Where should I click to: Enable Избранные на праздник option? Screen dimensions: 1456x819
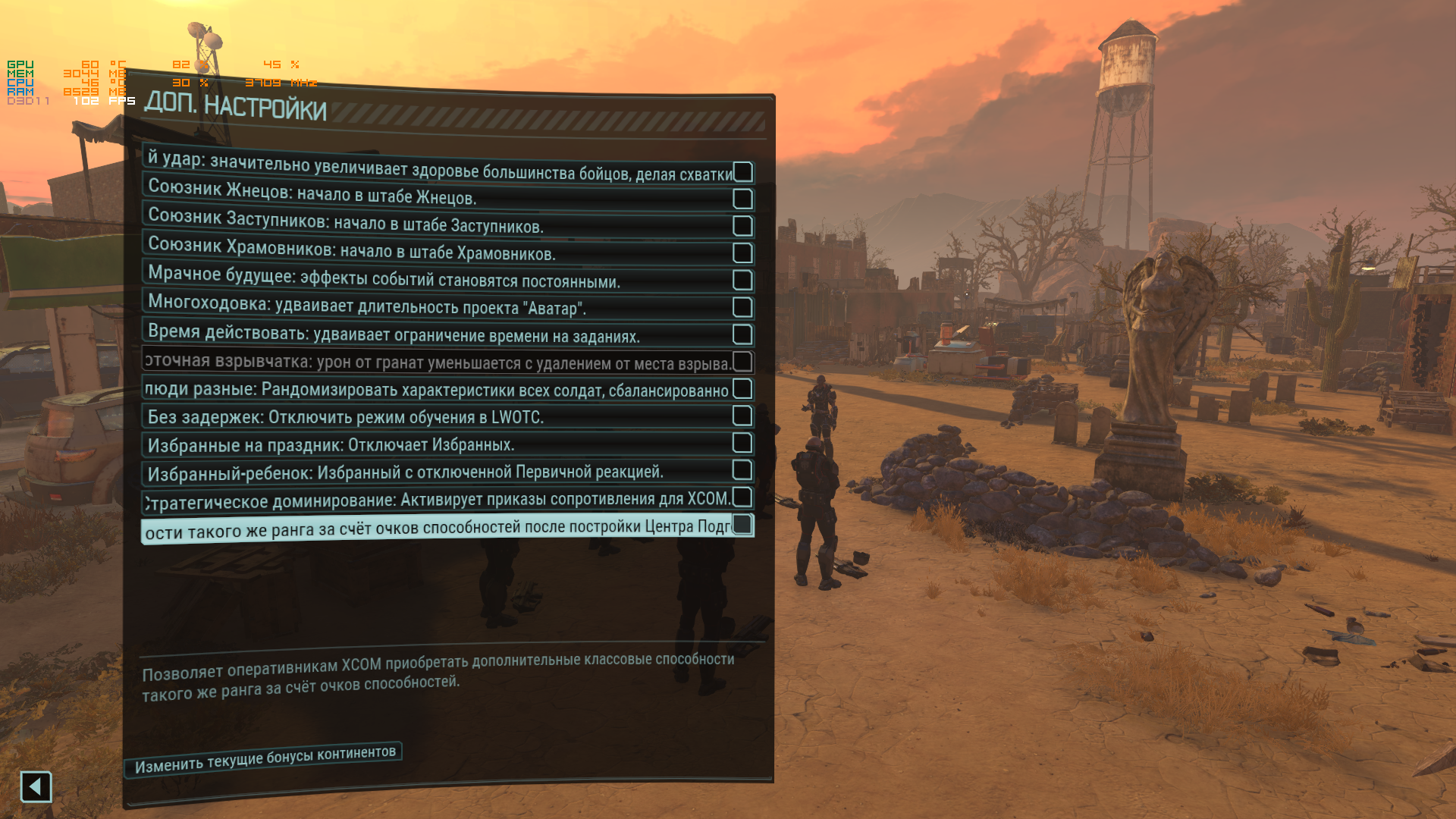pyautogui.click(x=742, y=443)
